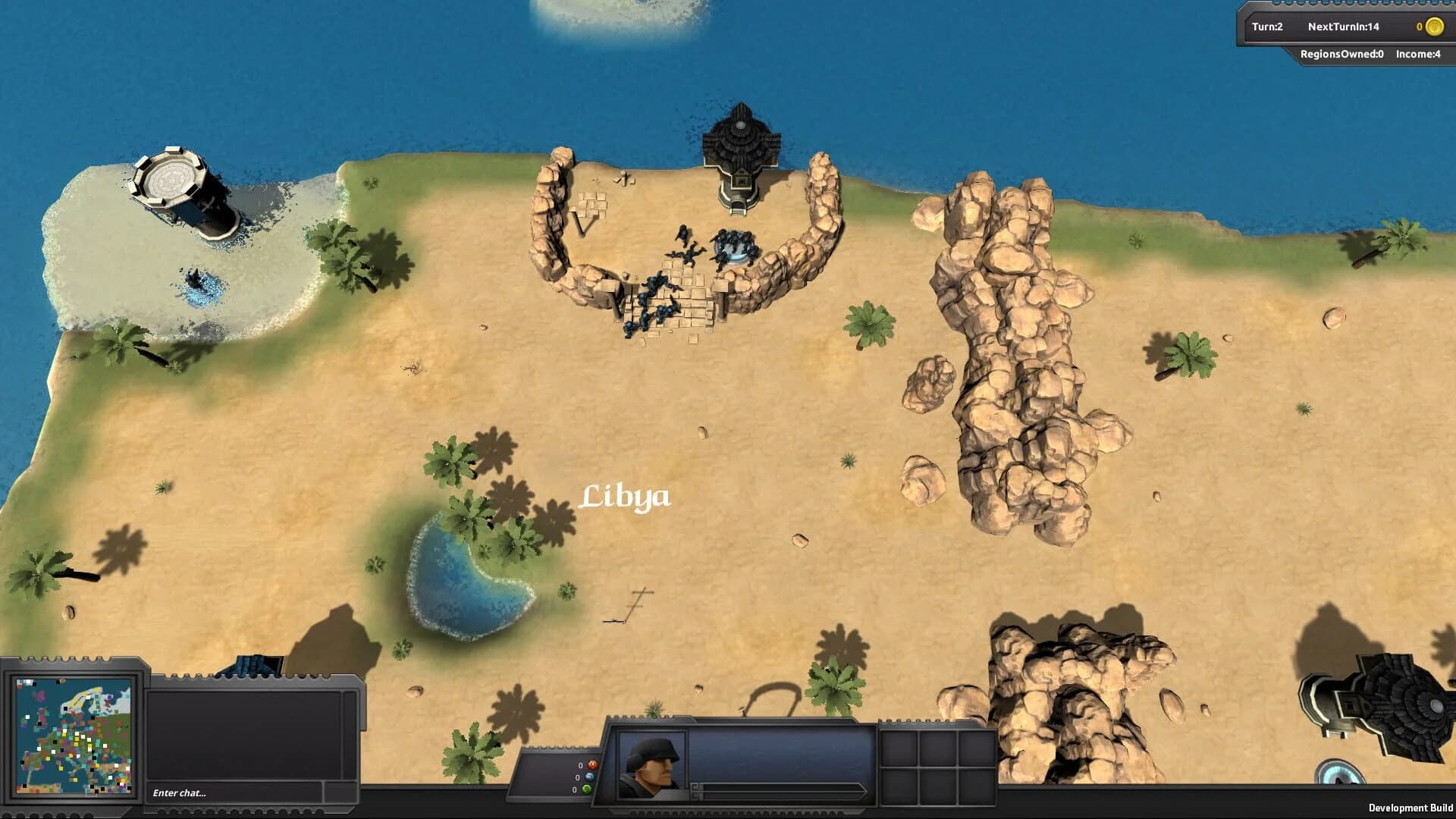Click the soldier unit portrait
1456x819 pixels.
pos(648,766)
